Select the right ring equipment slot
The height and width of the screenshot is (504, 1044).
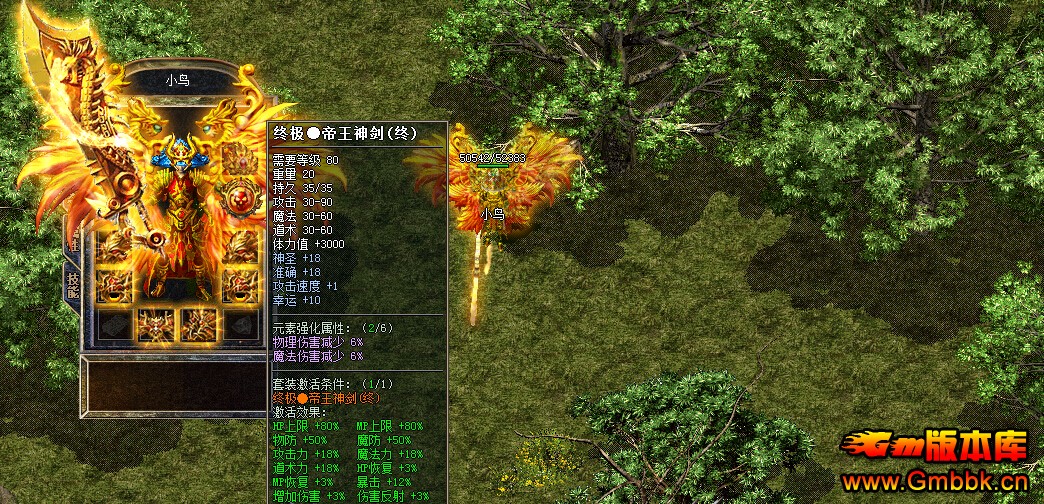(x=239, y=285)
